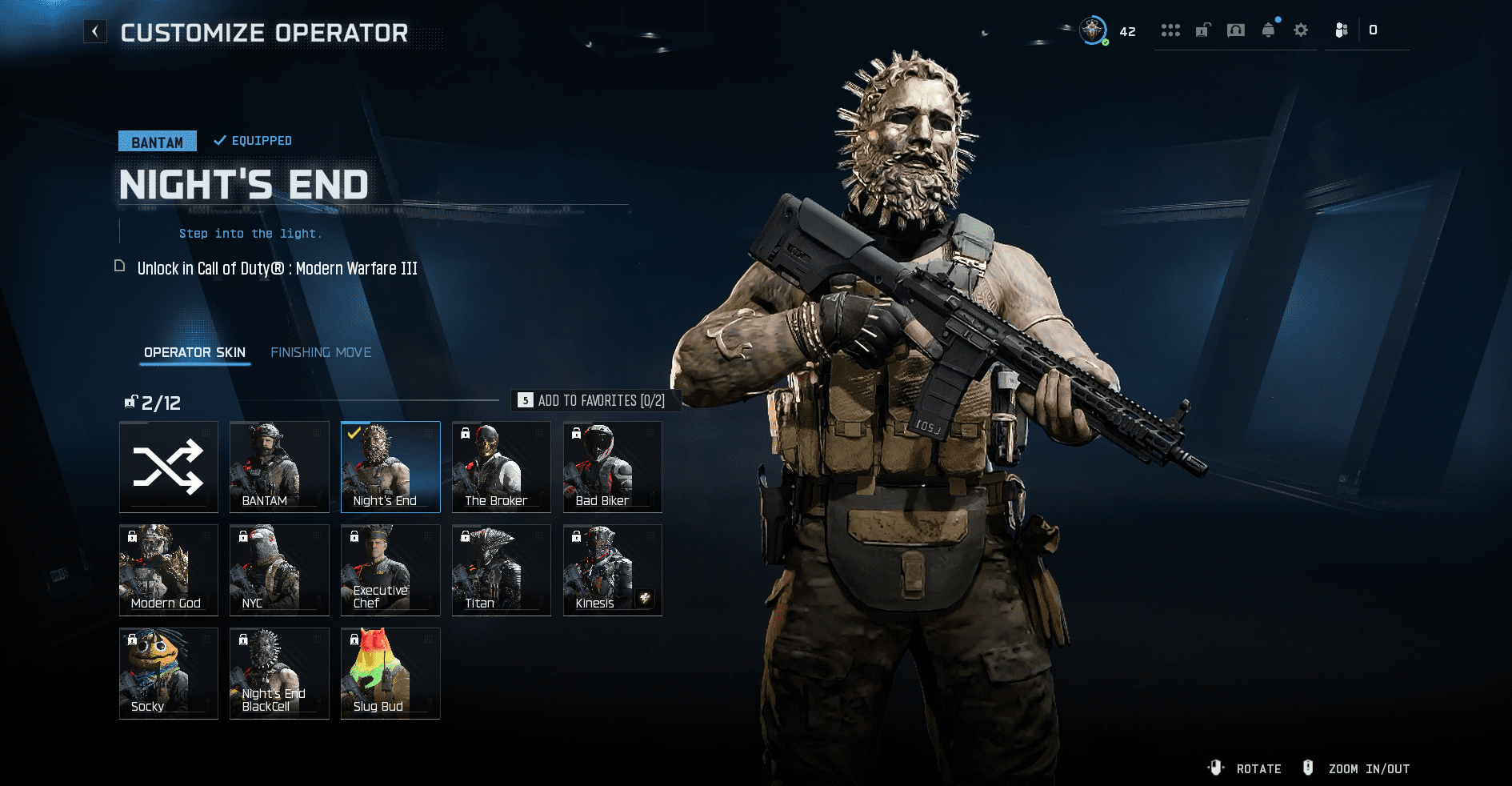
Task: Pick the Slug Bud skin
Action: (390, 673)
